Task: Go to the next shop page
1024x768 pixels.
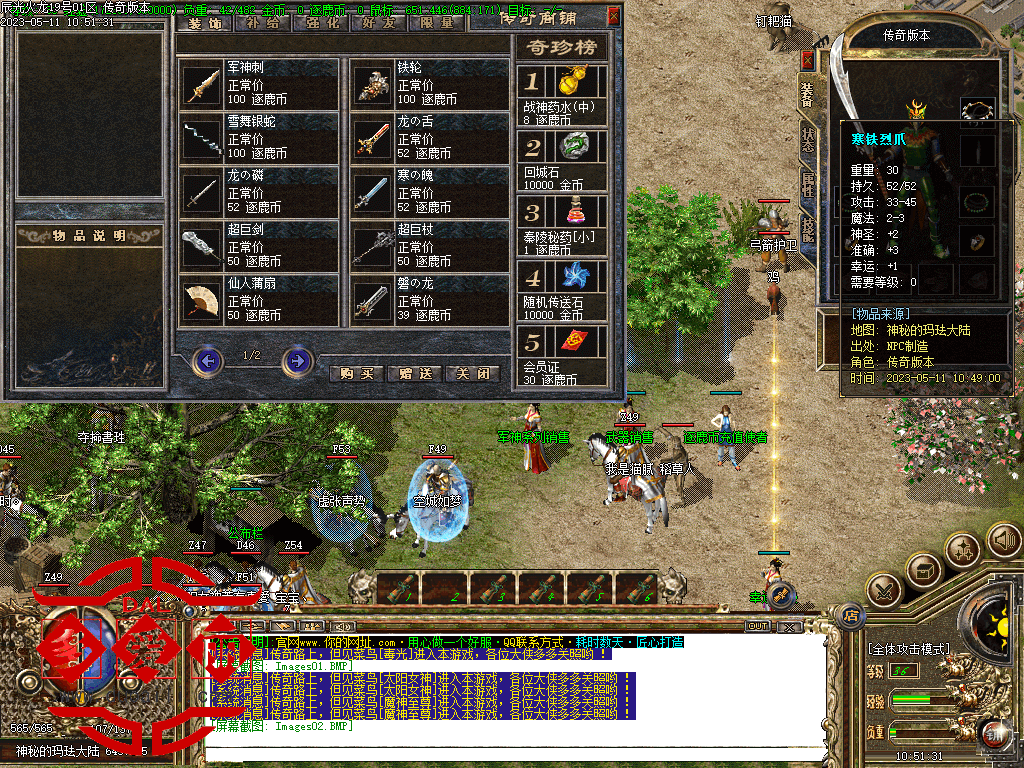Action: [x=297, y=360]
